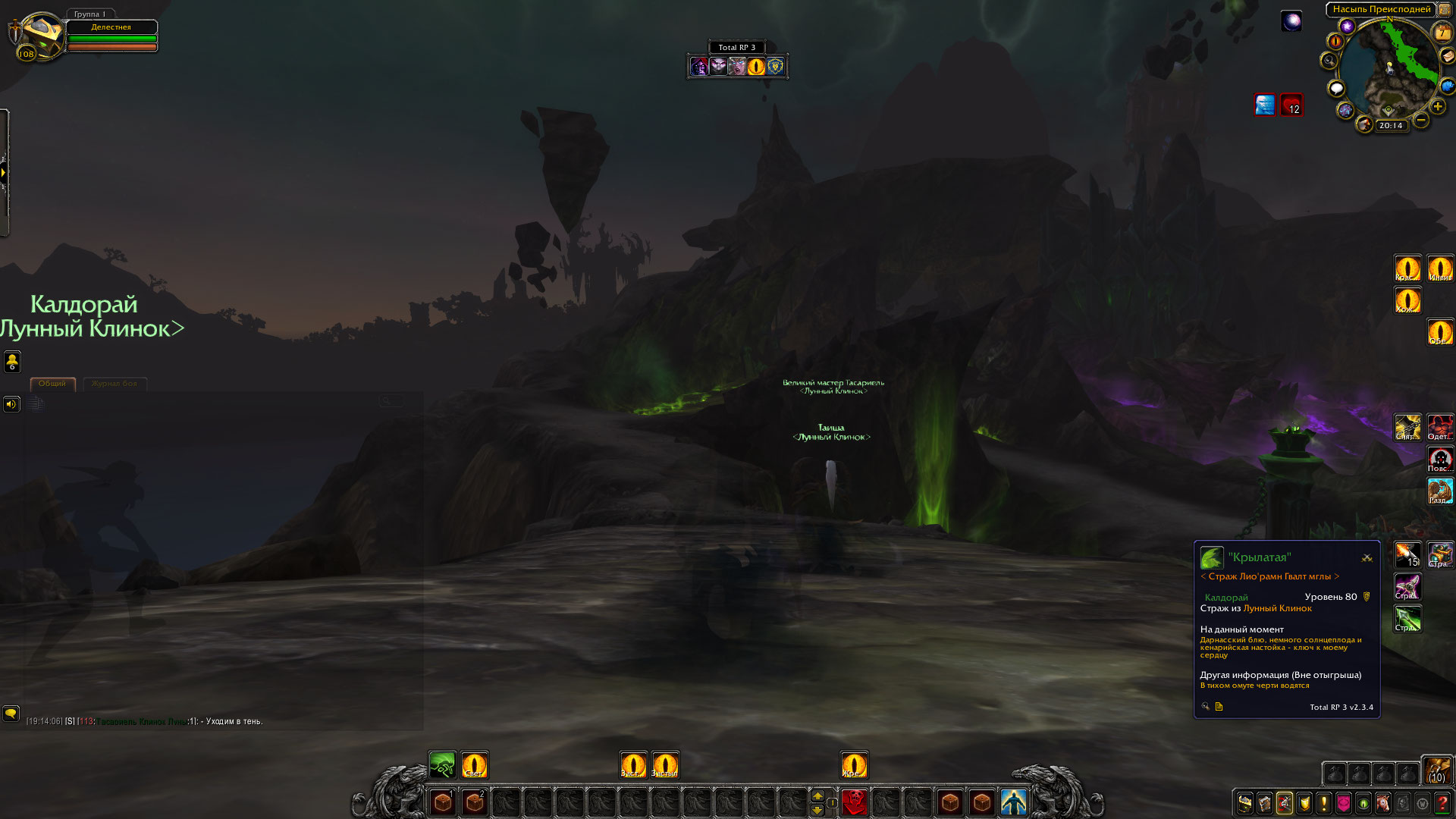The height and width of the screenshot is (819, 1456).
Task: Open the mounts collection horse icon
Action: coord(1383,803)
